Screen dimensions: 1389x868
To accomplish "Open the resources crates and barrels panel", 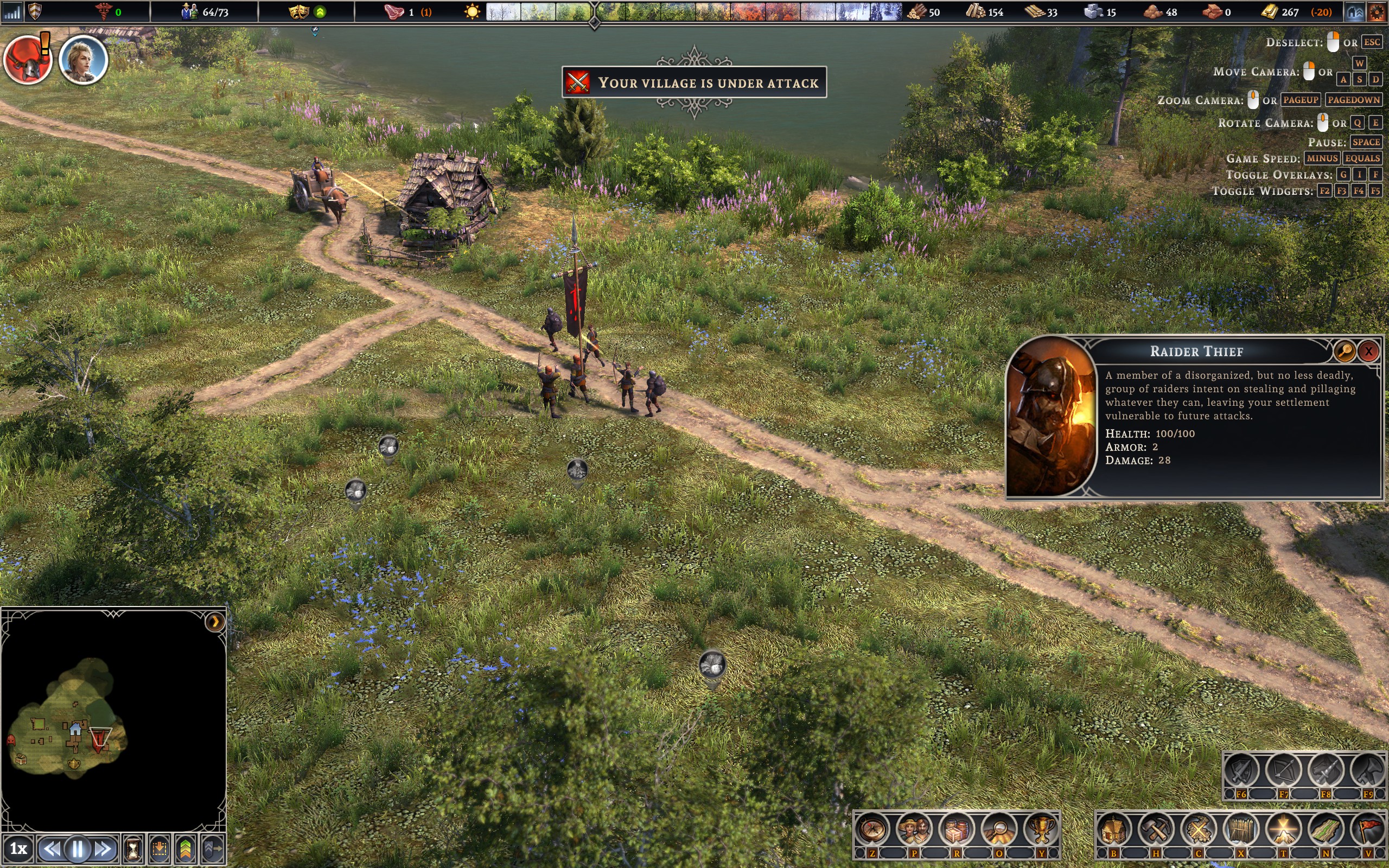I will click(957, 829).
